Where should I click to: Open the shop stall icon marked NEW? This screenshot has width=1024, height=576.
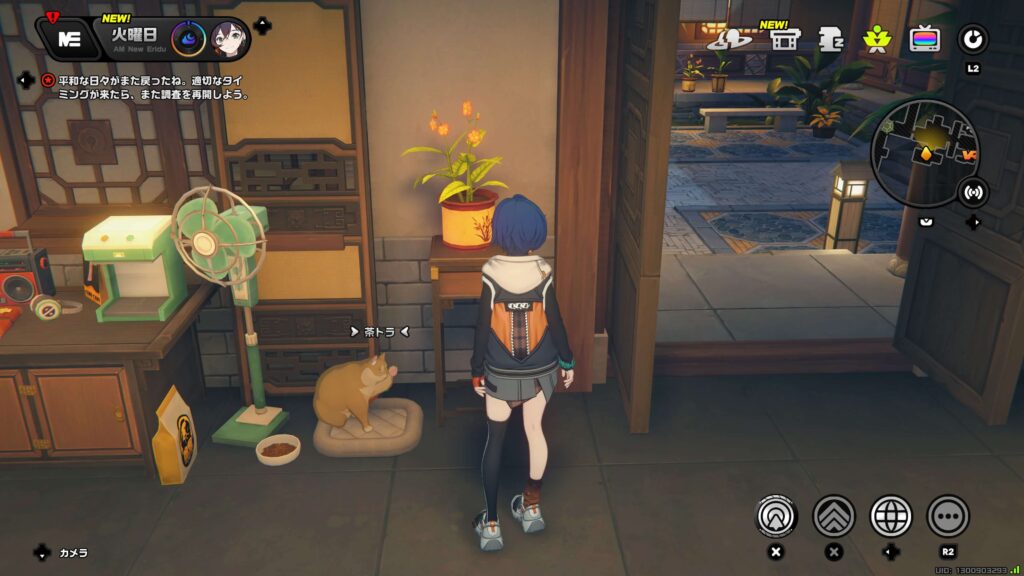[x=785, y=39]
